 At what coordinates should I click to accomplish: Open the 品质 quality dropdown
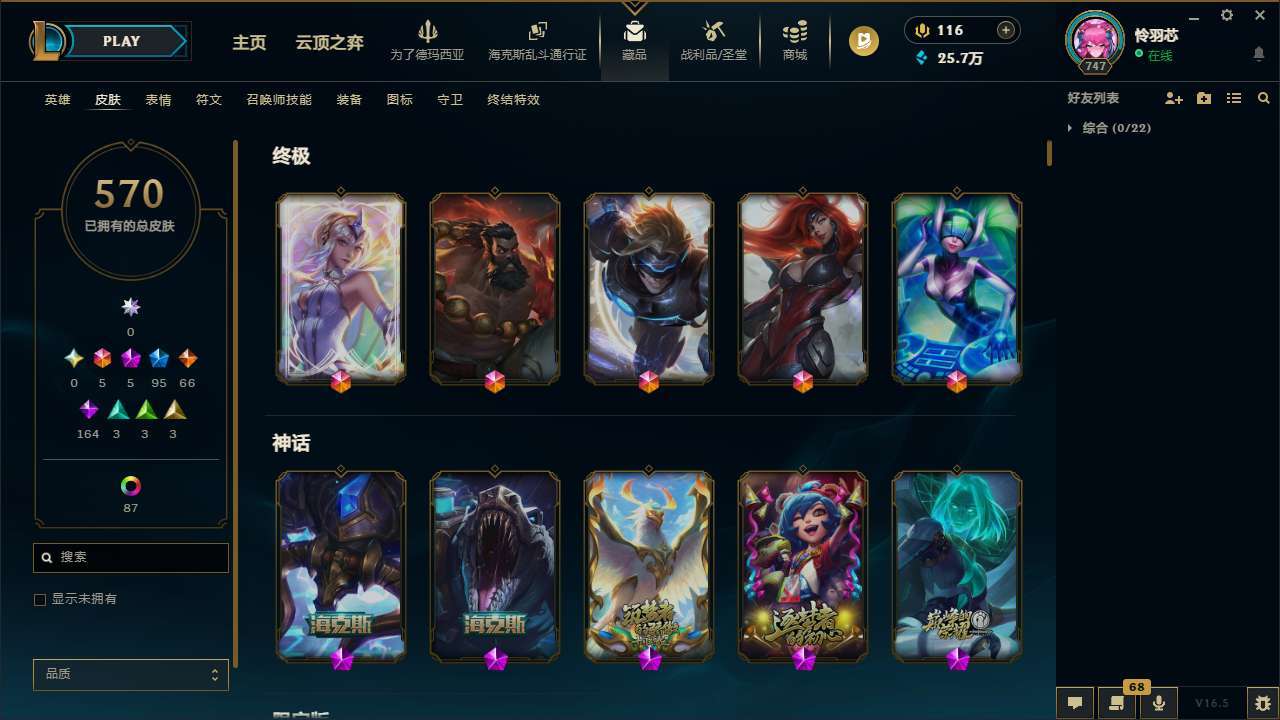(130, 674)
